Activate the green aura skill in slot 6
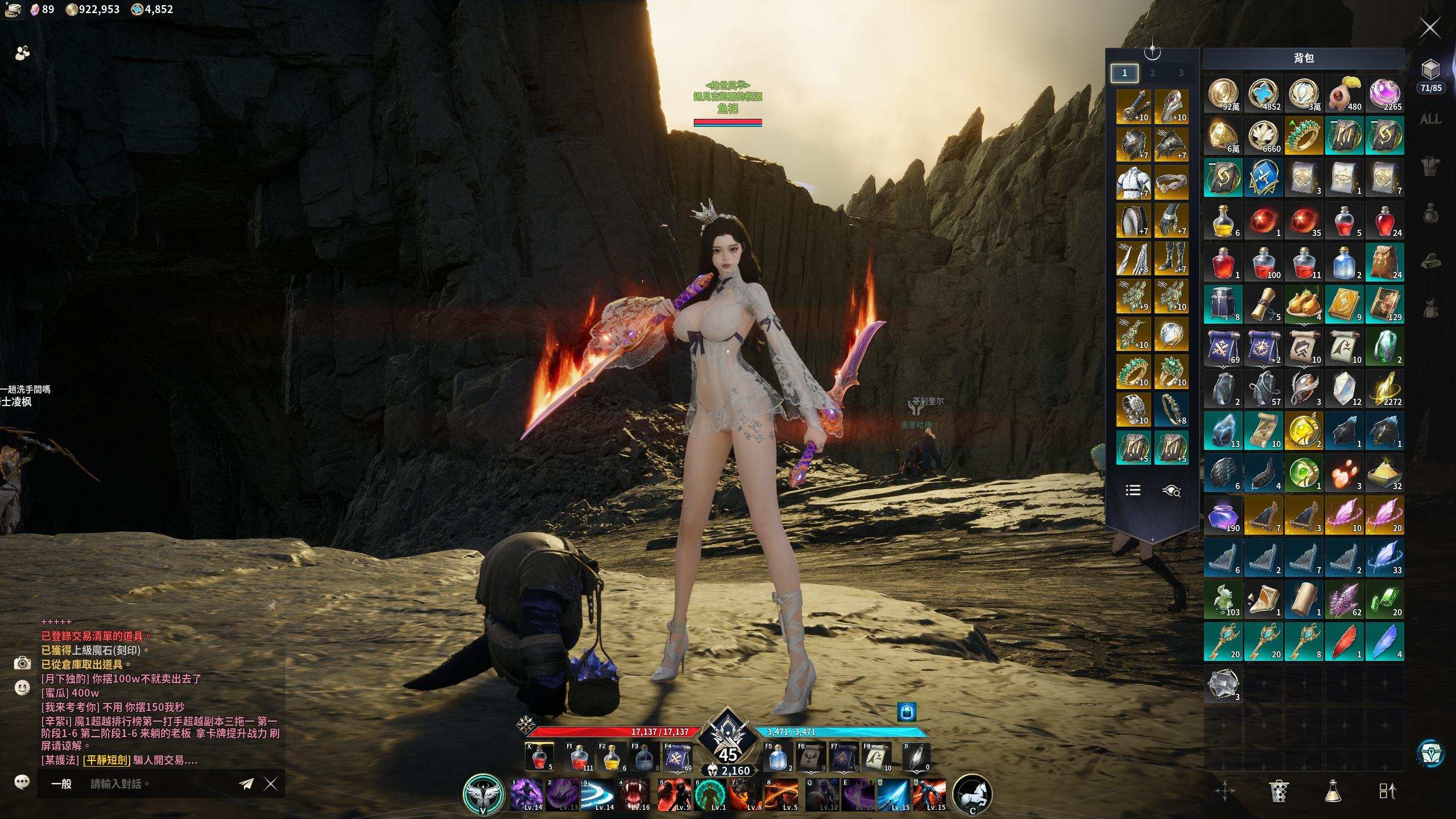 [x=709, y=795]
